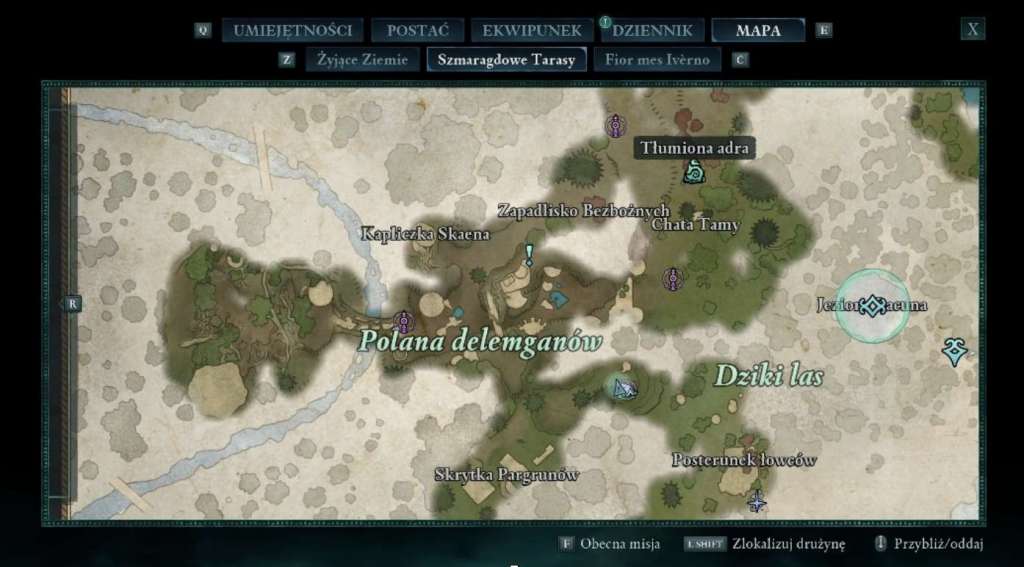Select the Mapa tab
This screenshot has height=567, width=1024.
pos(758,30)
